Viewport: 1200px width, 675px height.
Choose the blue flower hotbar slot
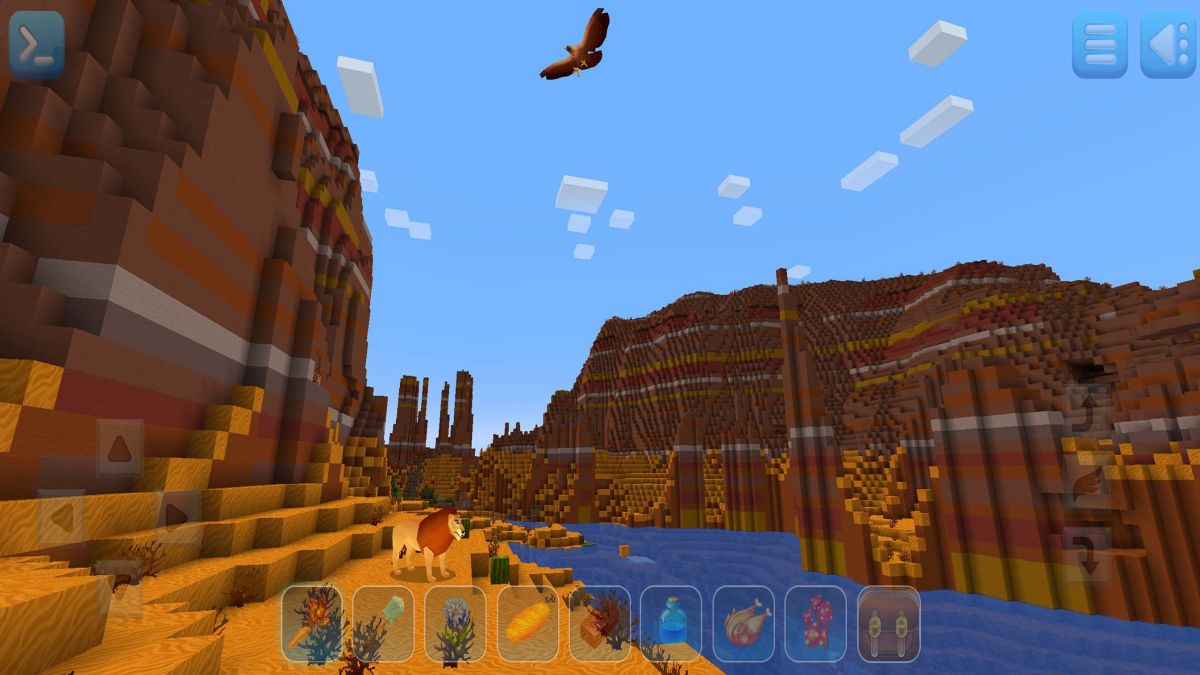coord(456,623)
